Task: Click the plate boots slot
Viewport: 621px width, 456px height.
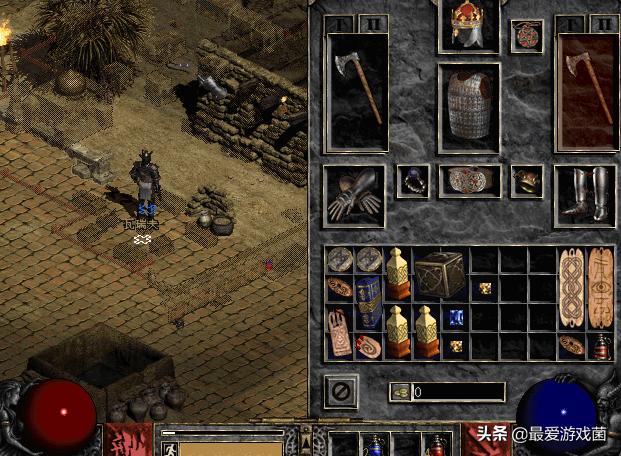Action: (x=585, y=194)
